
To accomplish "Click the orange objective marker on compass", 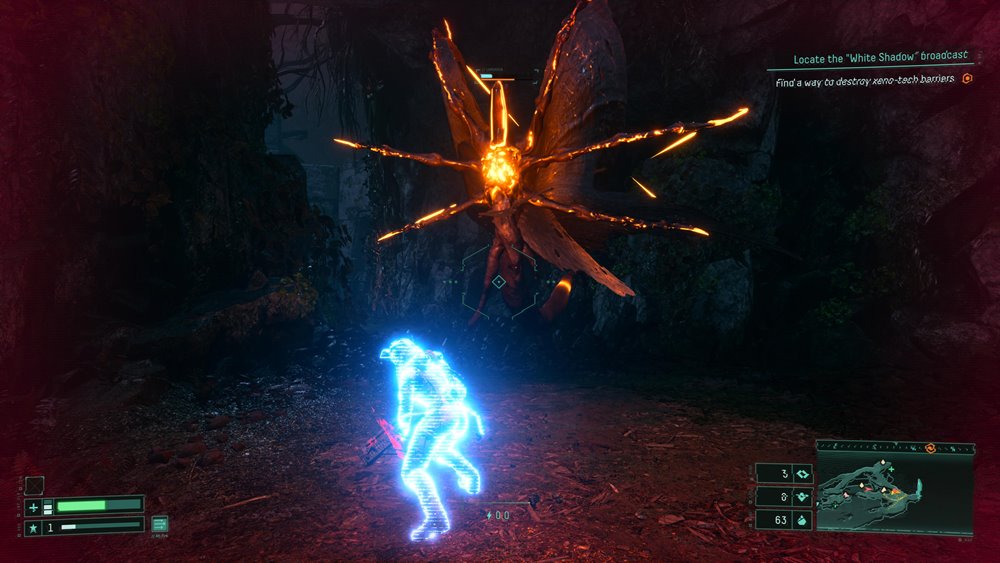I will pyautogui.click(x=929, y=447).
